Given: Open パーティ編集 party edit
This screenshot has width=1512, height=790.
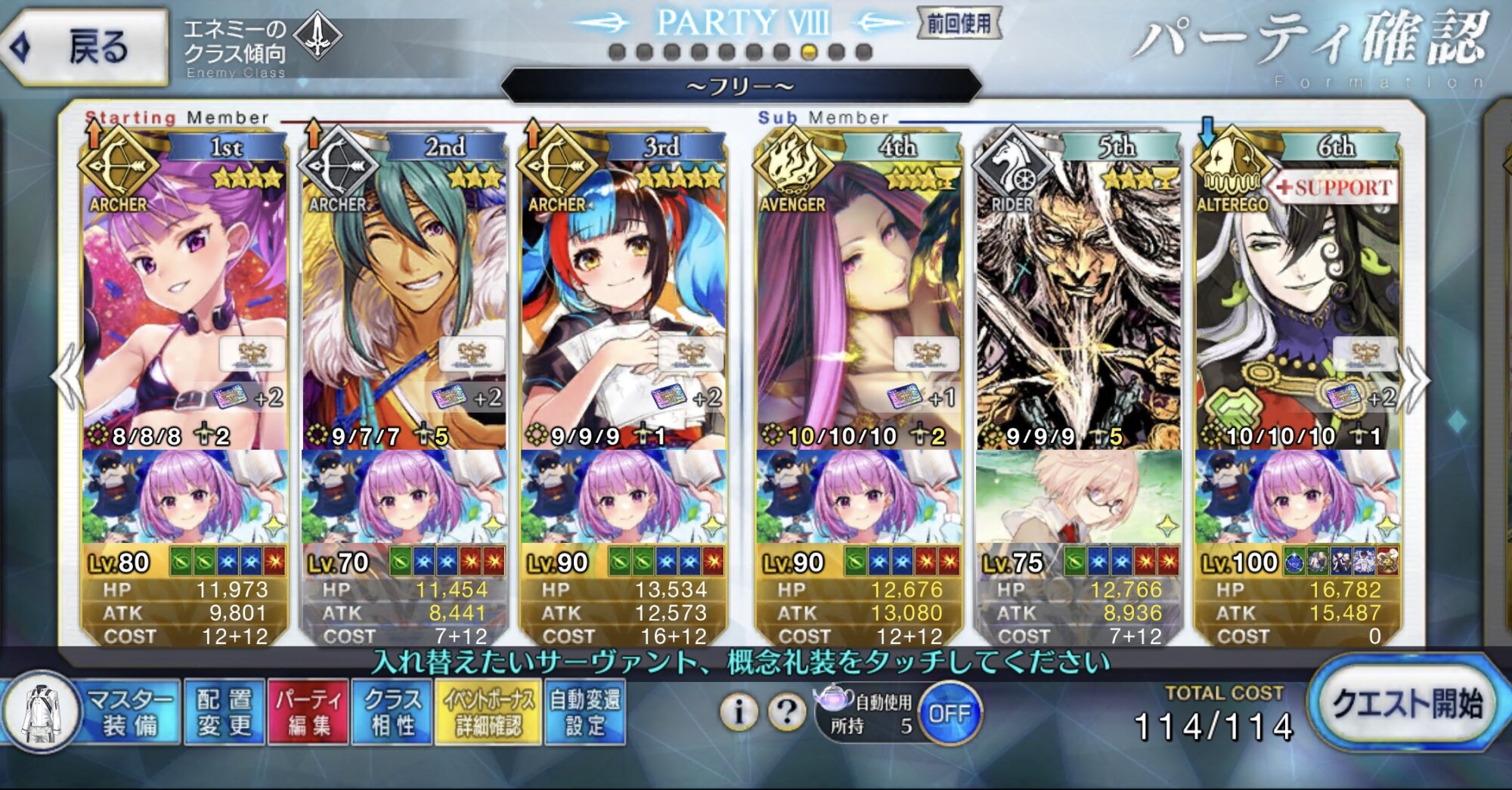Looking at the screenshot, I should click(308, 712).
